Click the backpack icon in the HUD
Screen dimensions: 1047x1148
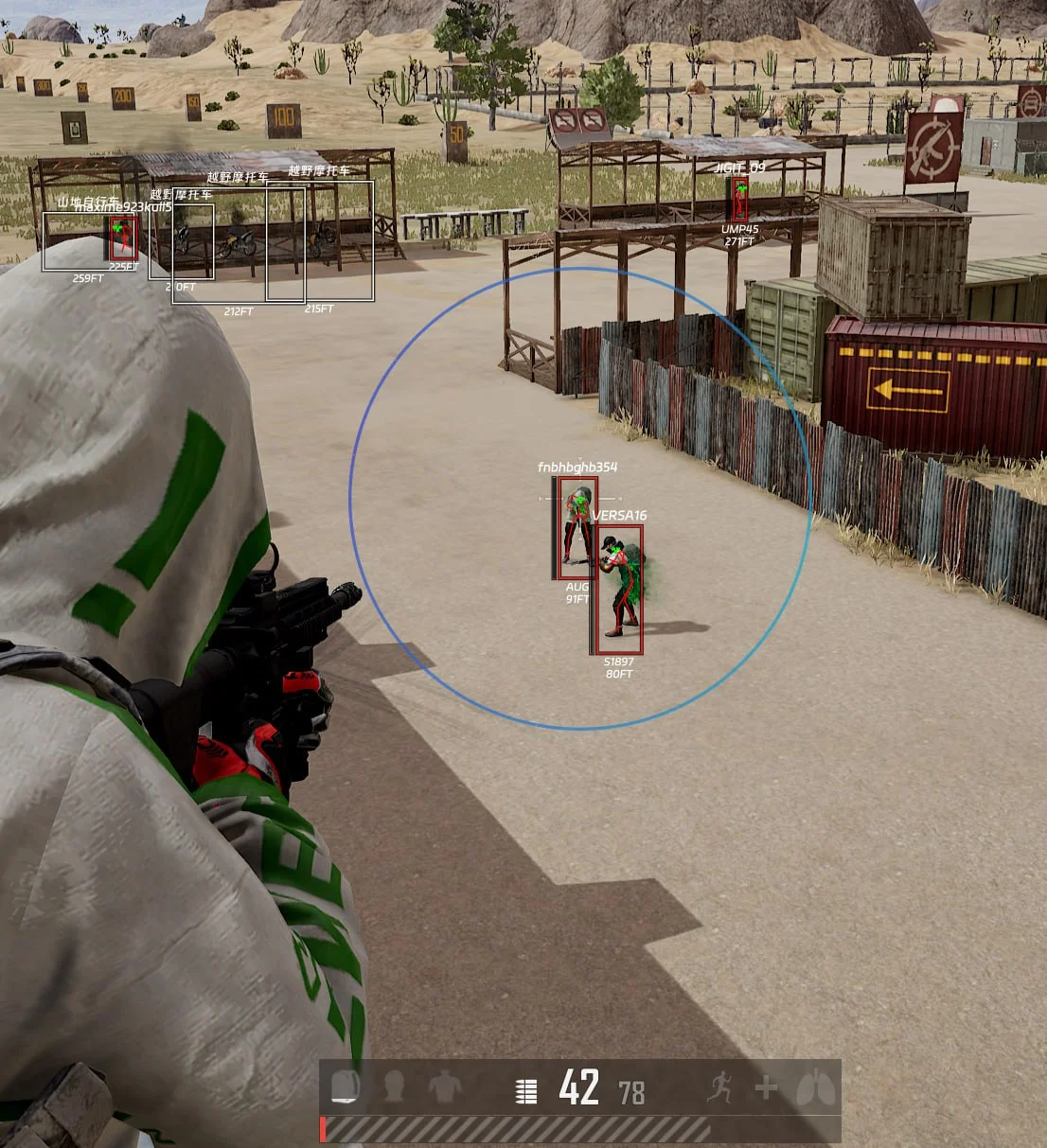tap(346, 1087)
